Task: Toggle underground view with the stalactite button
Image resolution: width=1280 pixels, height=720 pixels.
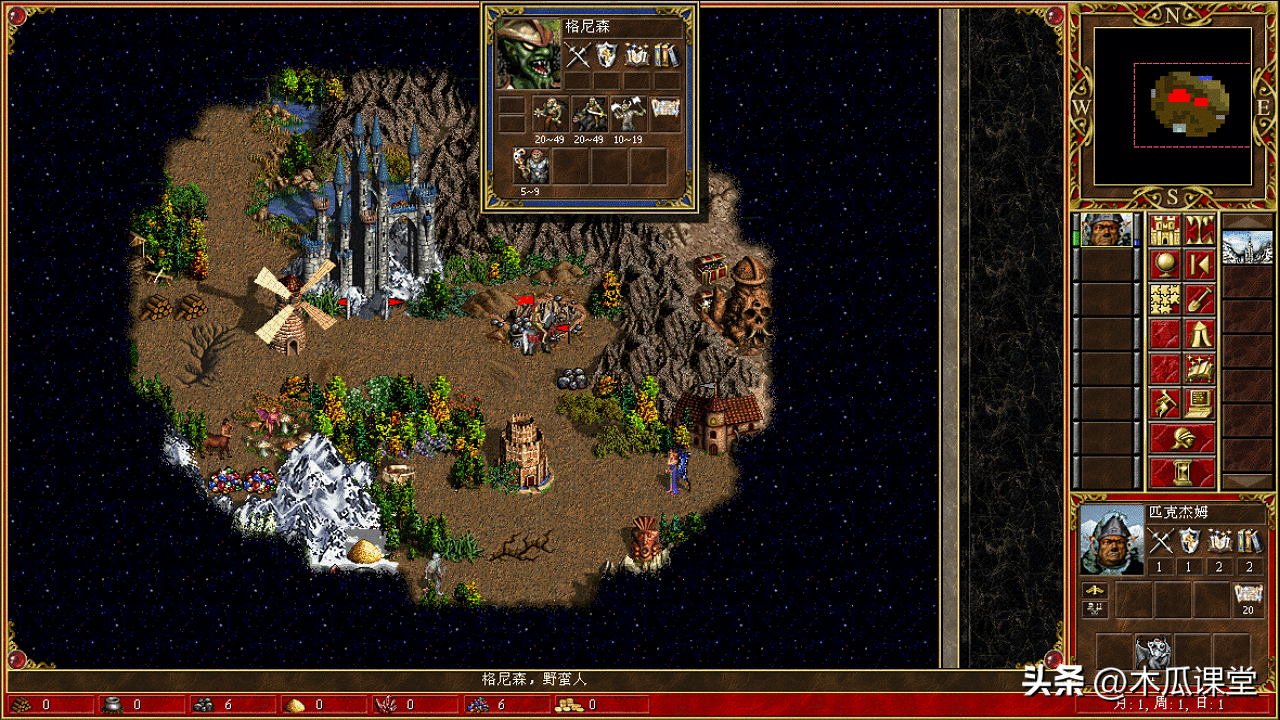Action: click(1199, 230)
